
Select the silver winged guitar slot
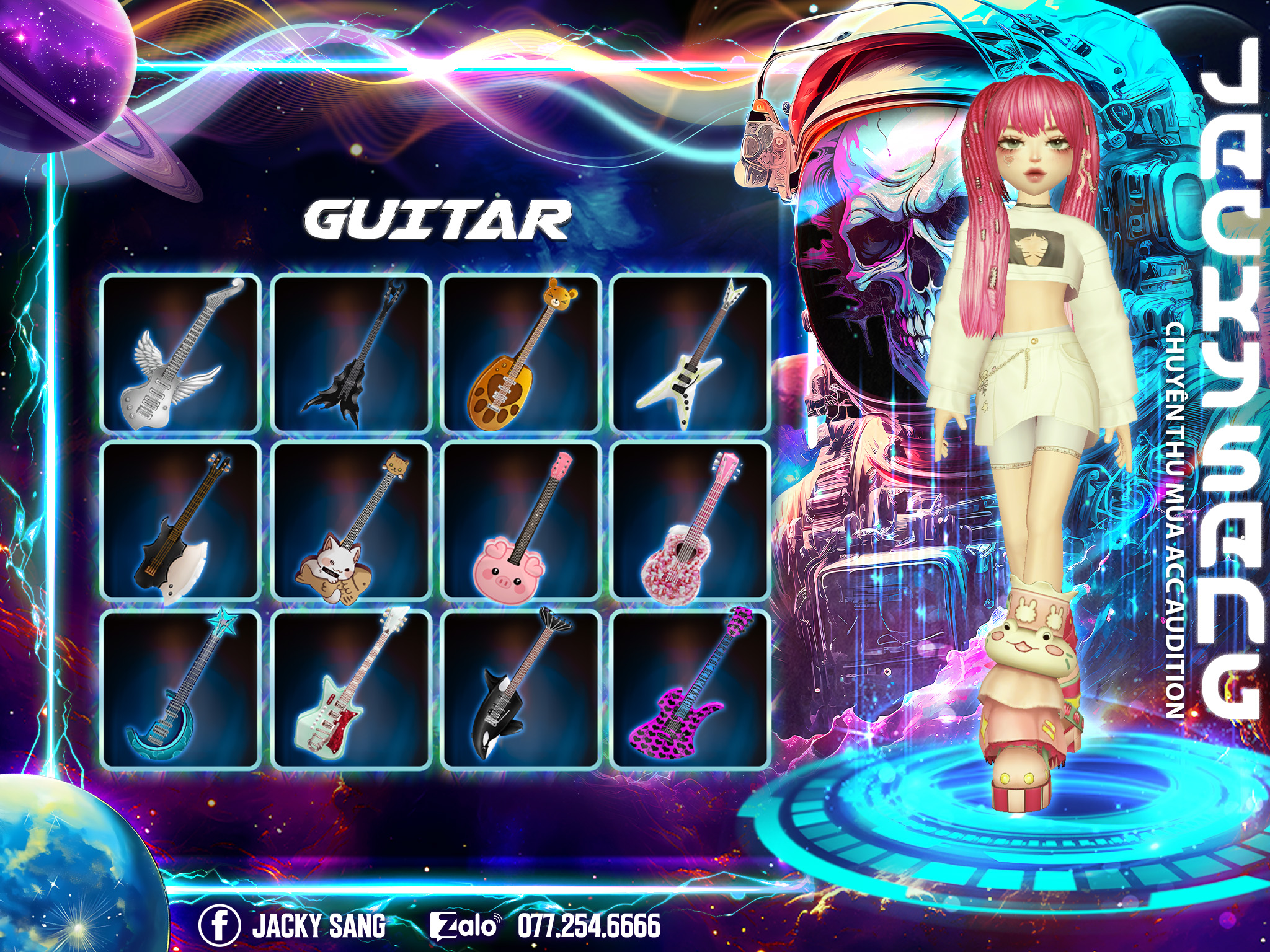click(x=180, y=353)
